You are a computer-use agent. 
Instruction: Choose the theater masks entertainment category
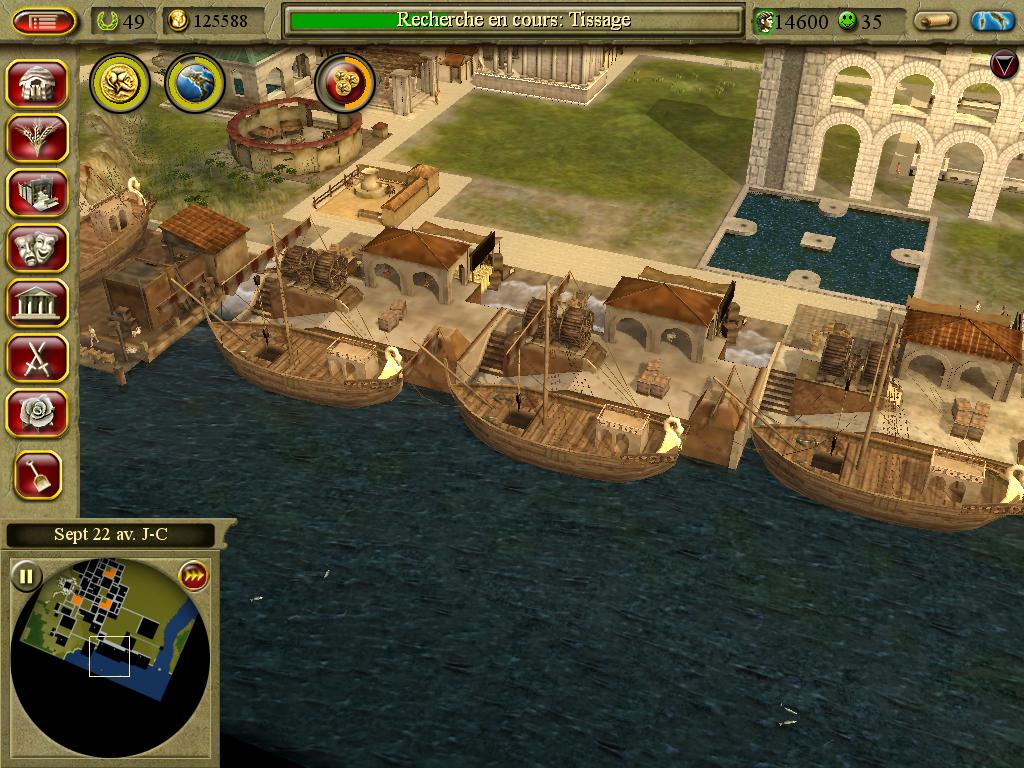pyautogui.click(x=38, y=248)
